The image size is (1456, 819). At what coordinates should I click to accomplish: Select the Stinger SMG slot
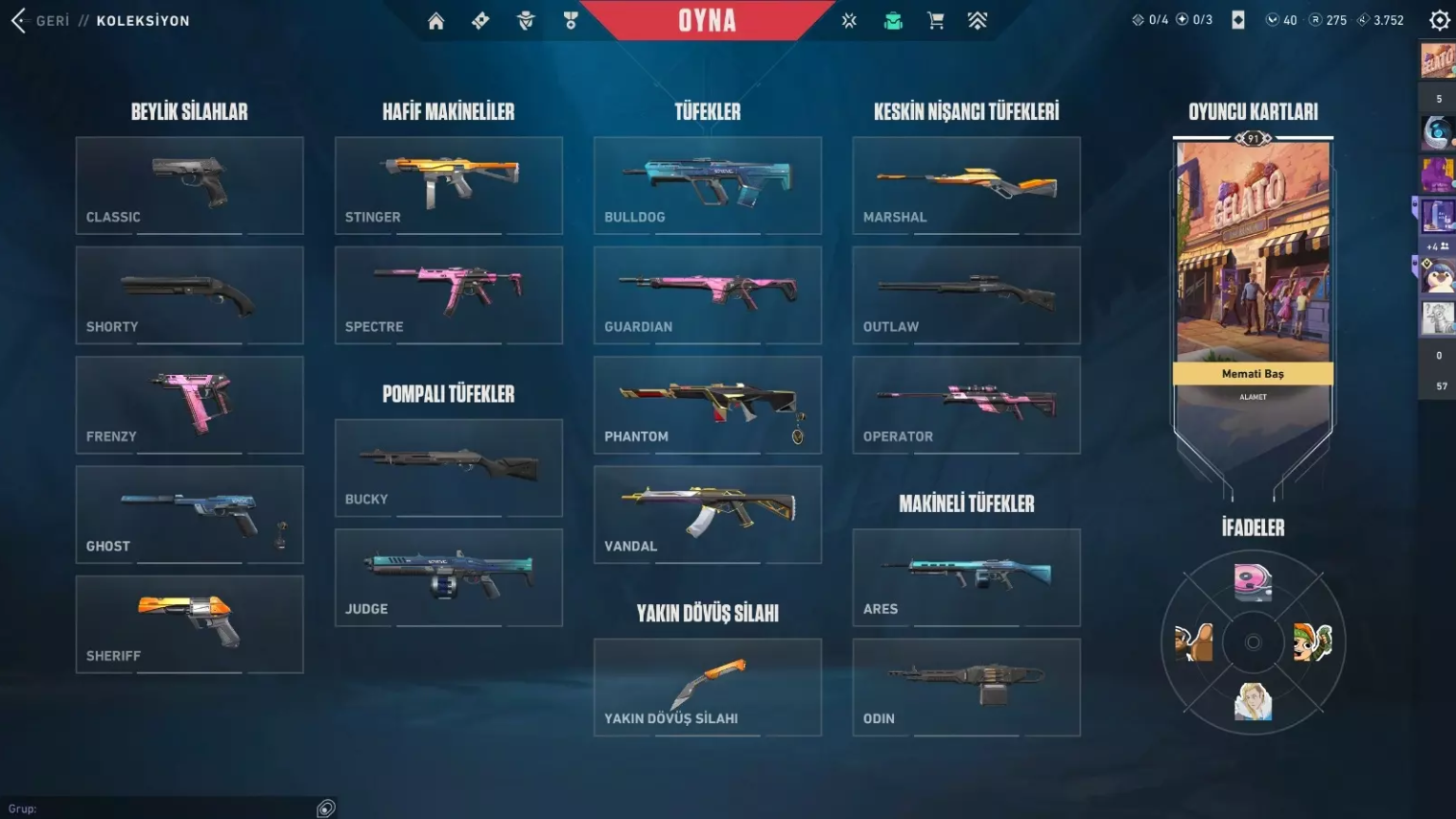pos(448,185)
